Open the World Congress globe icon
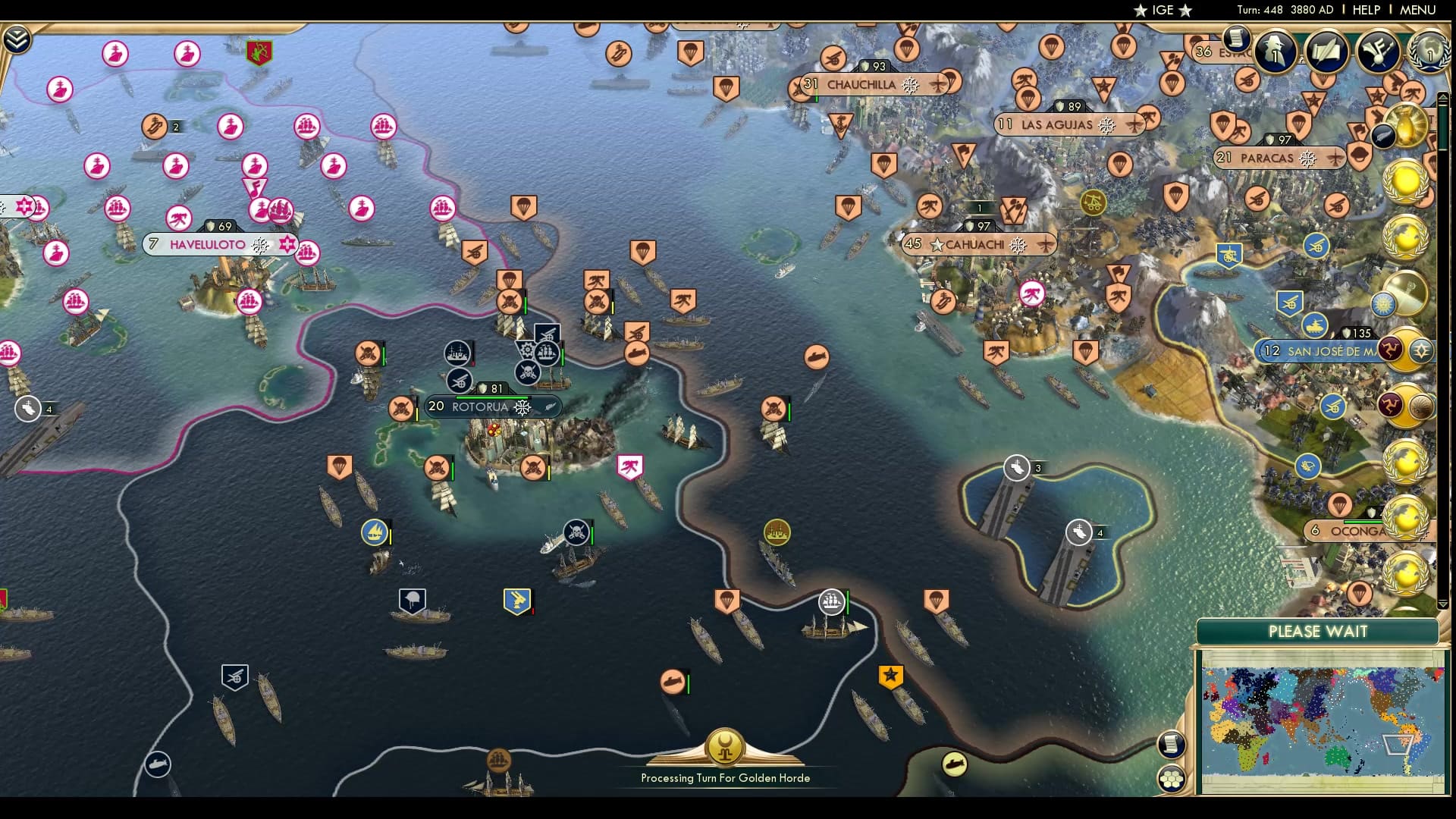This screenshot has width=1456, height=819. point(1428,53)
